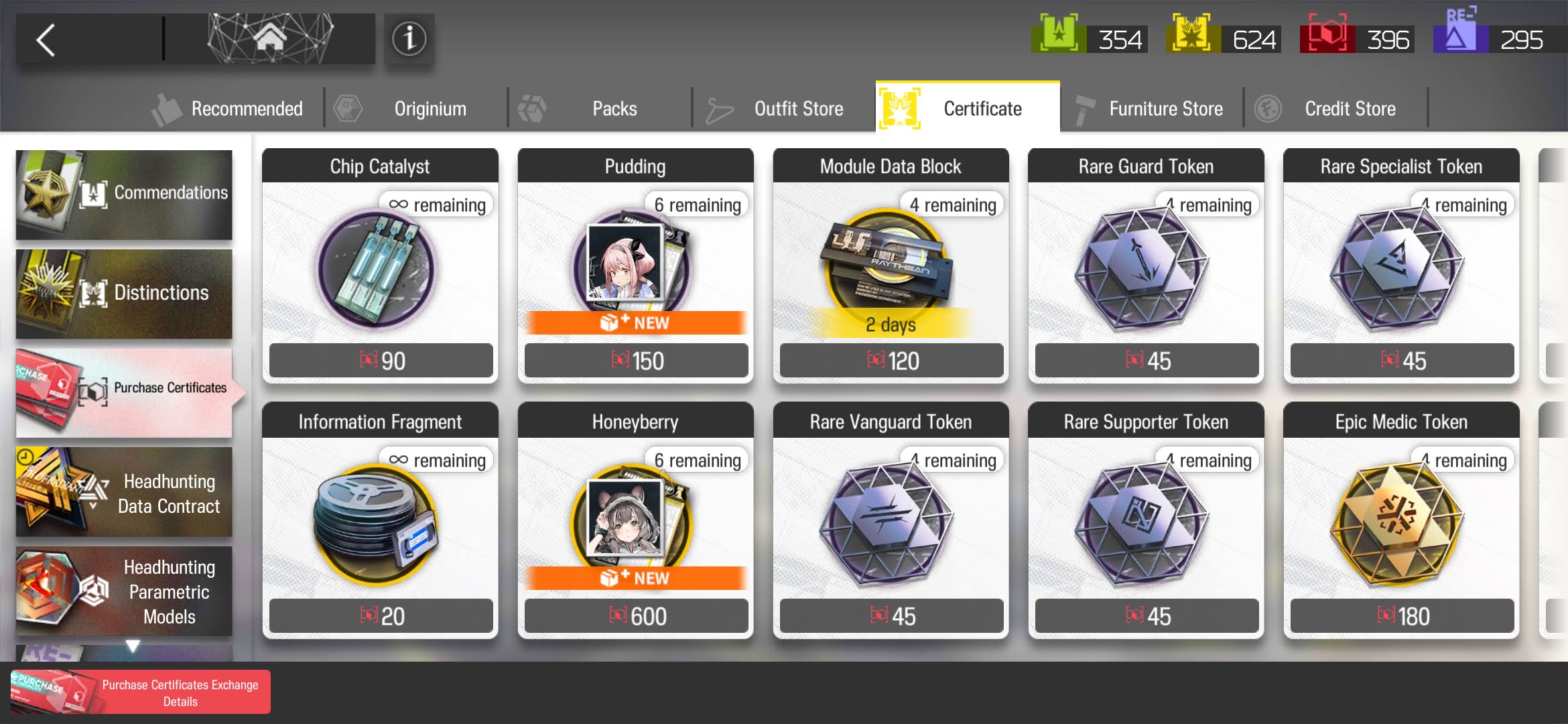Open Headhunting Data Contract category
The image size is (1568, 724).
point(124,492)
